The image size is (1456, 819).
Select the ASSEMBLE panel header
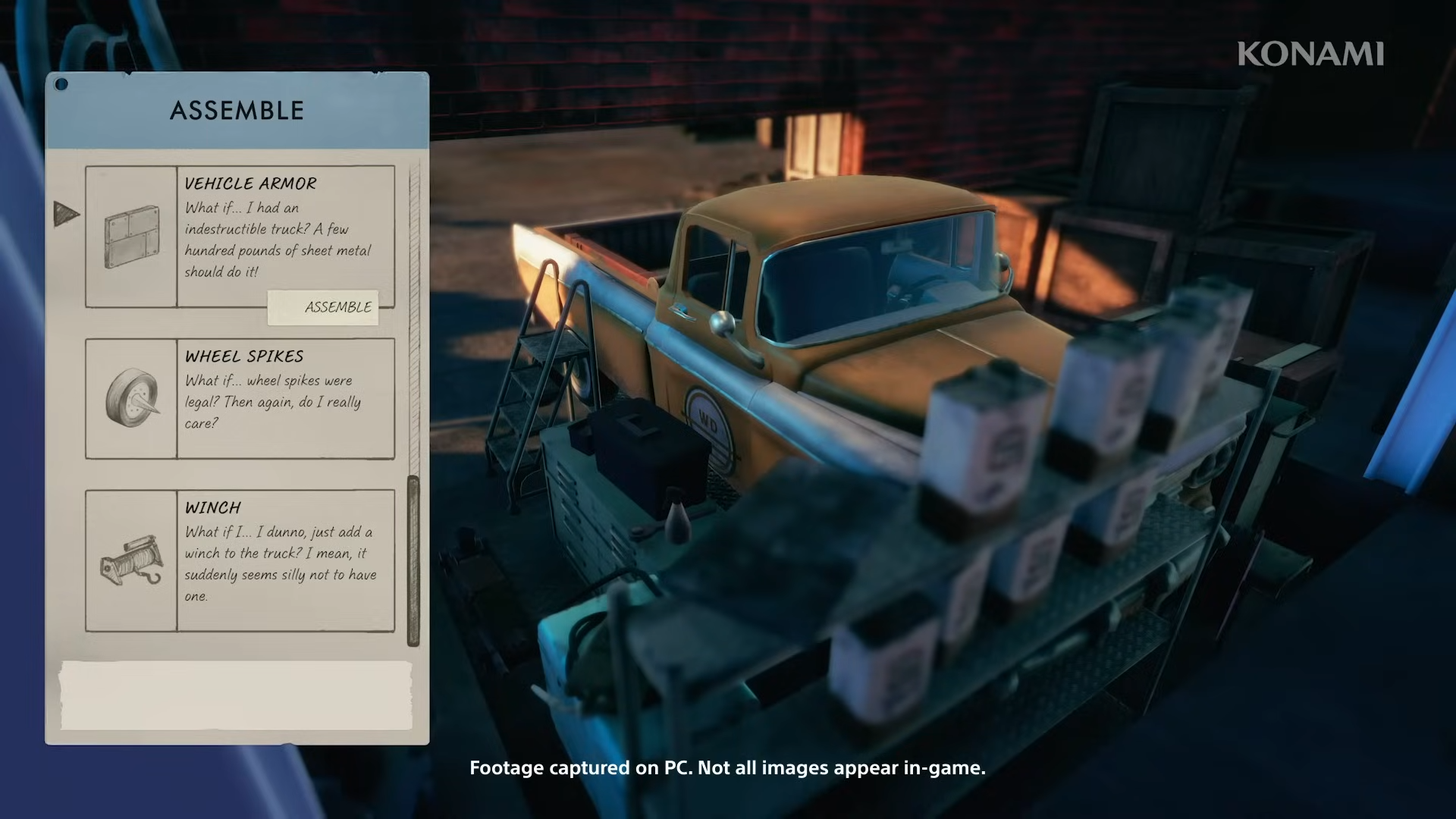coord(235,110)
